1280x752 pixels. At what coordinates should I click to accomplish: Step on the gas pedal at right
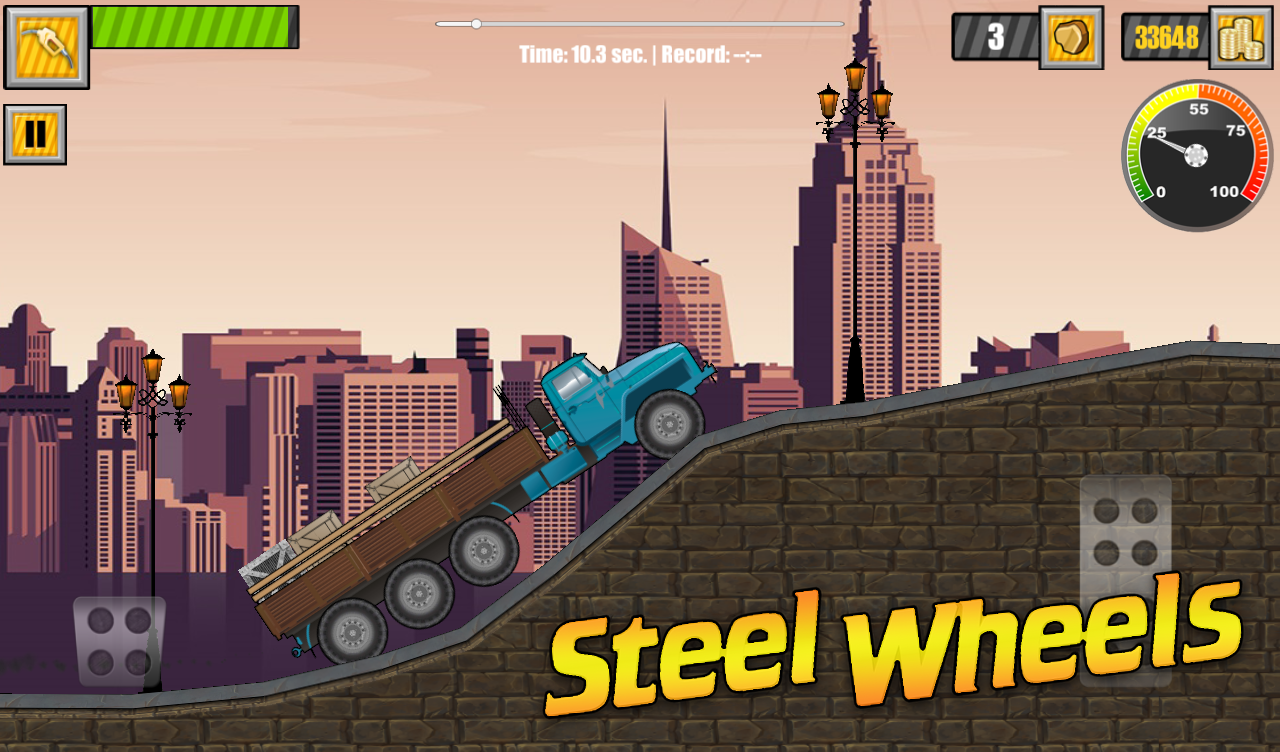(x=1125, y=580)
